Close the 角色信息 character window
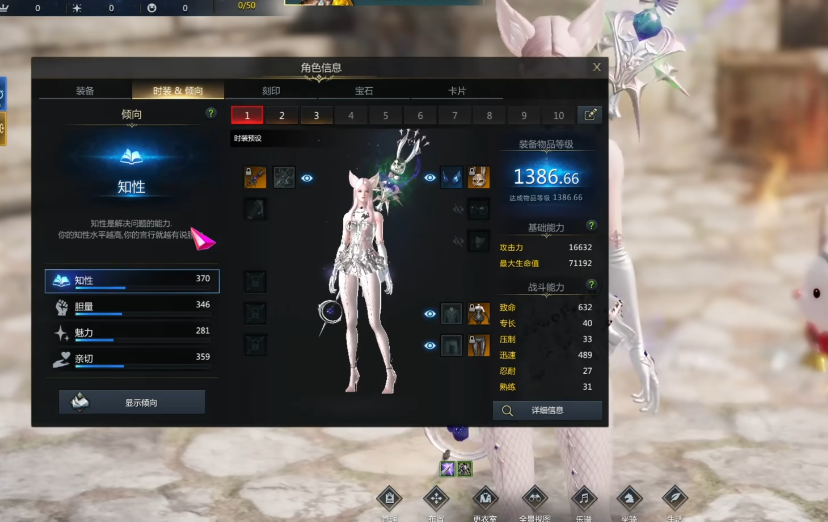Viewport: 828px width, 522px height. point(597,67)
